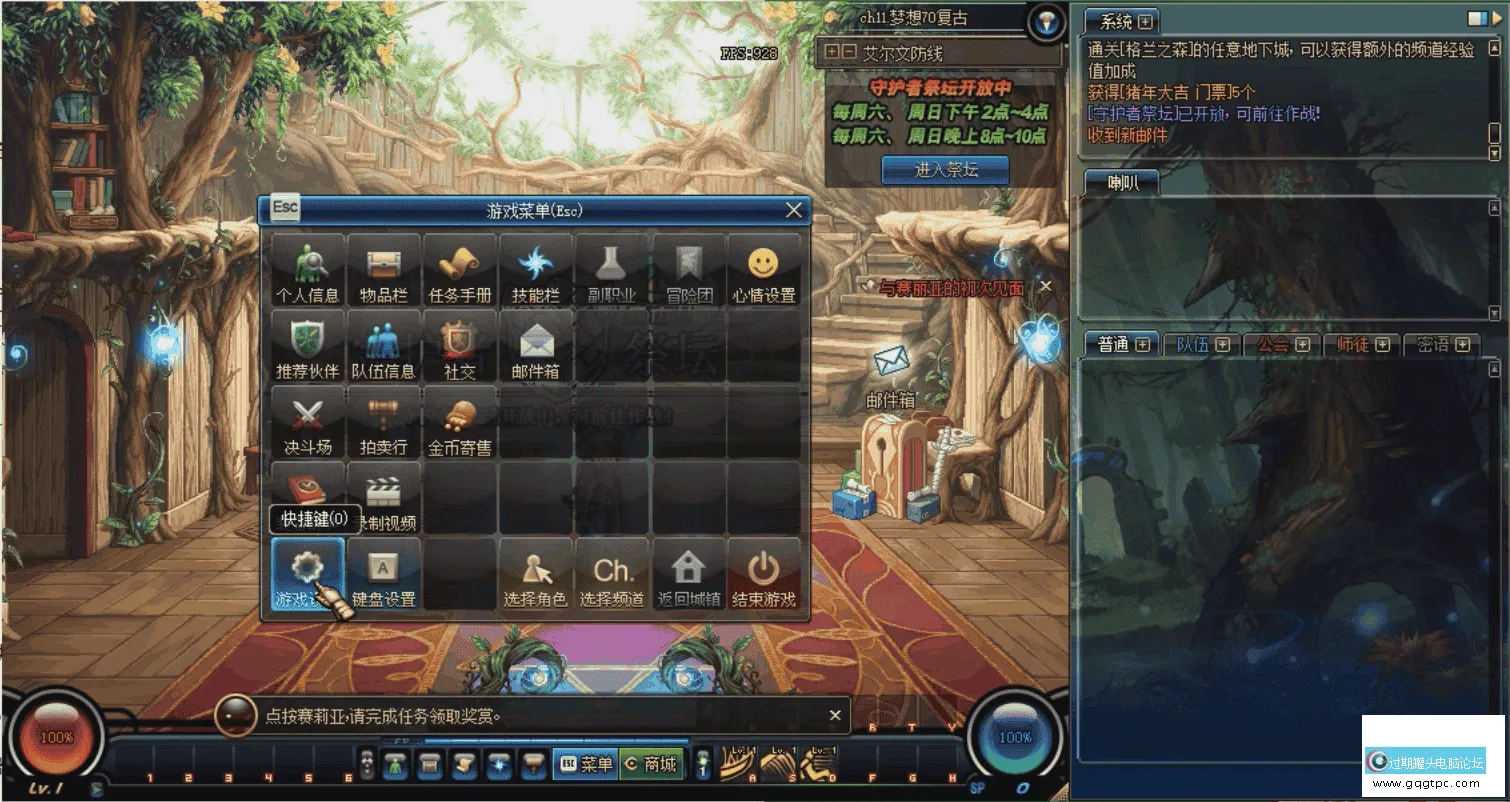Open the 物品栏 inventory
The image size is (1510, 802).
click(384, 270)
